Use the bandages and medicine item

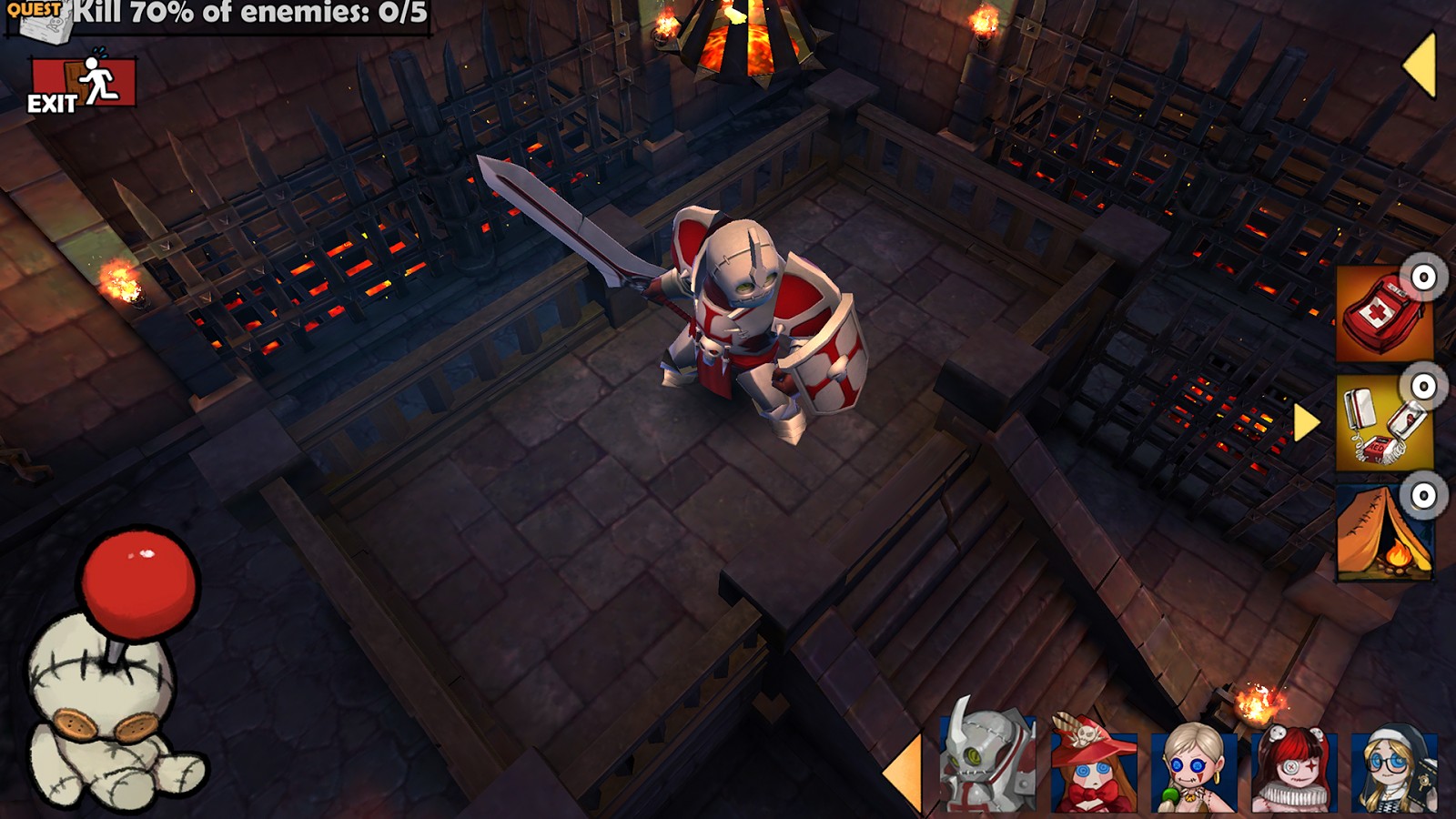(x=1383, y=422)
